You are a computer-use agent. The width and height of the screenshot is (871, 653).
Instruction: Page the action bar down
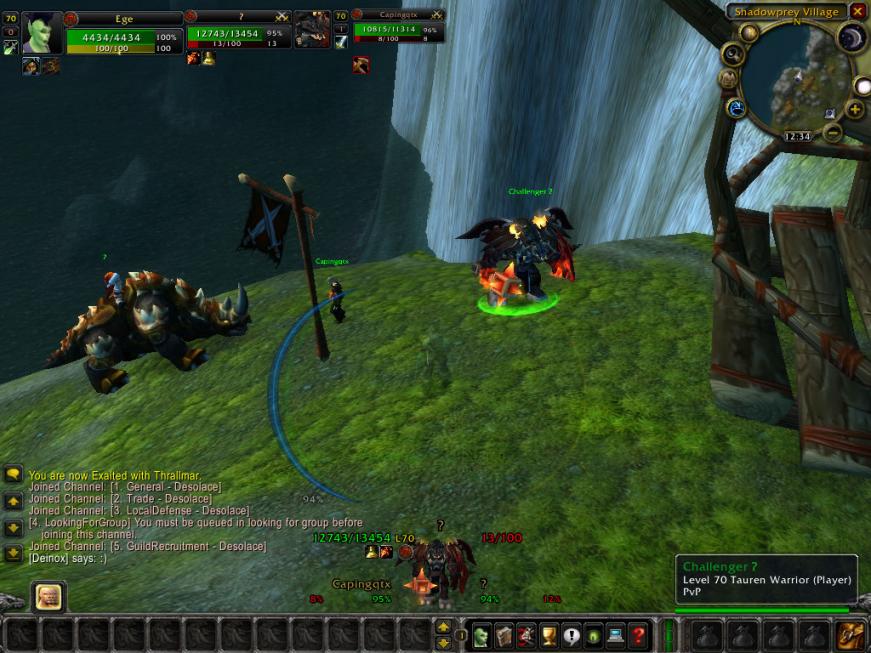443,641
